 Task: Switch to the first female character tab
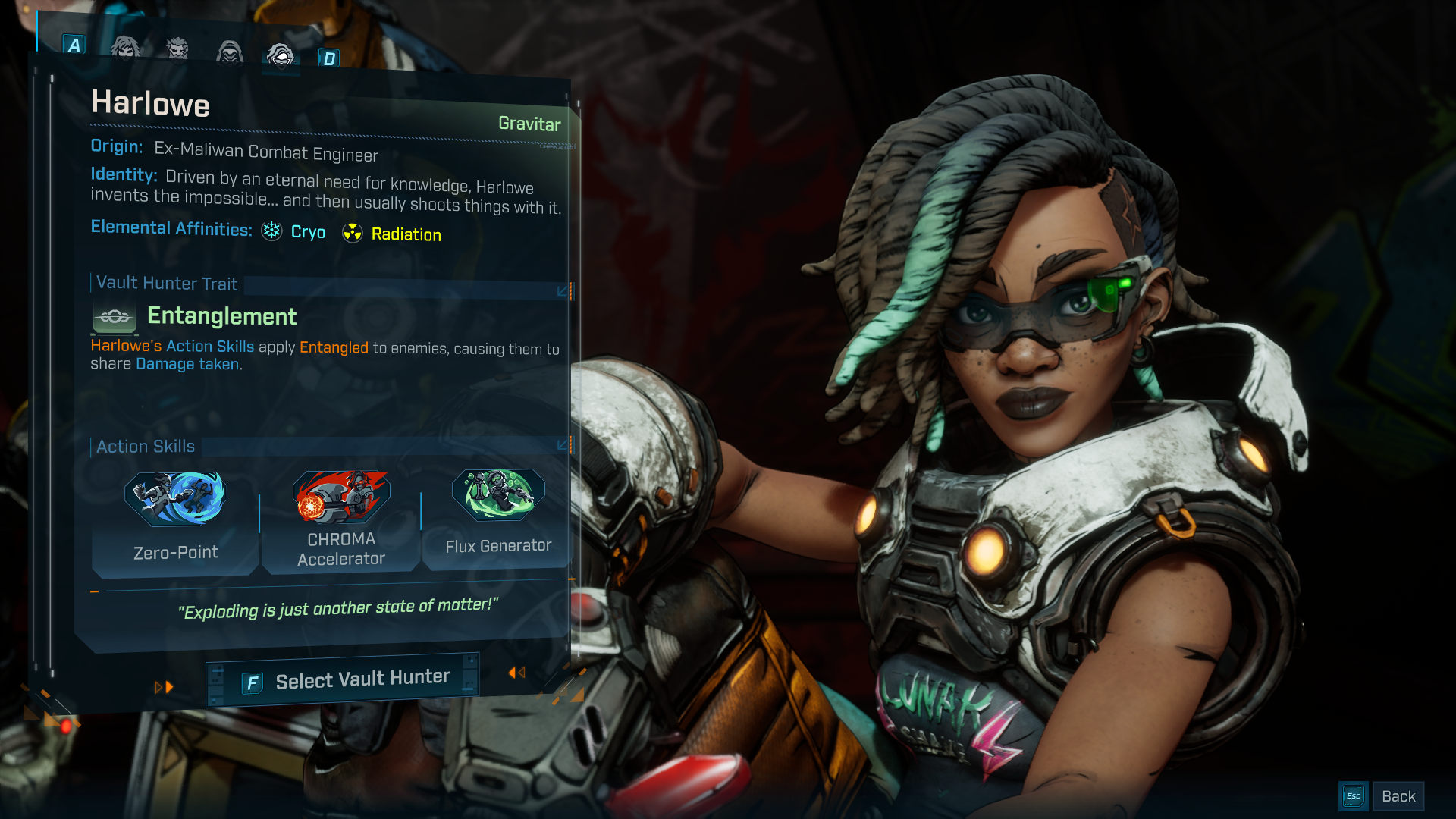[x=125, y=49]
